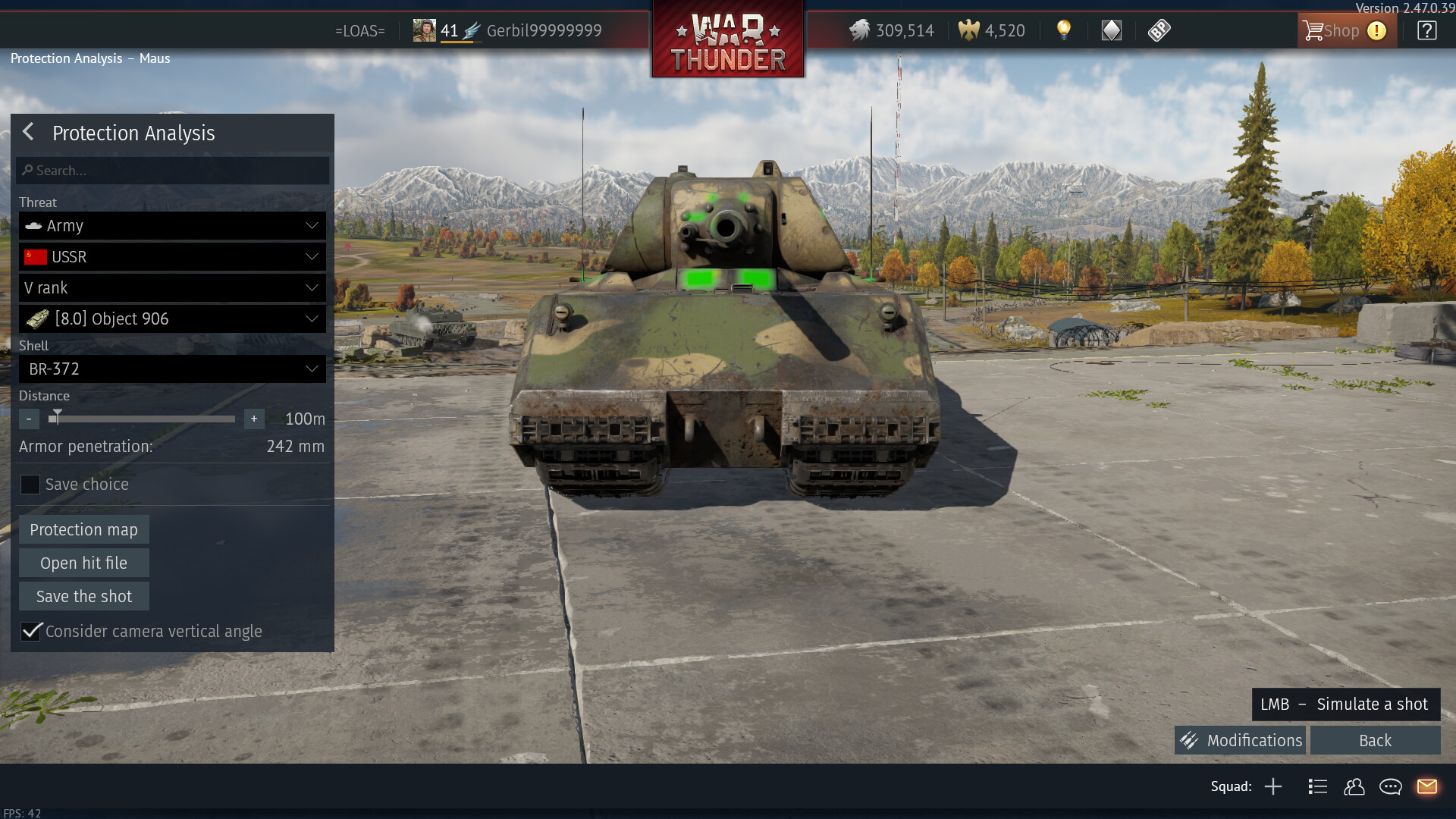Viewport: 1456px width, 819px height.
Task: Open the BR-372 shell dropdown
Action: [x=173, y=369]
